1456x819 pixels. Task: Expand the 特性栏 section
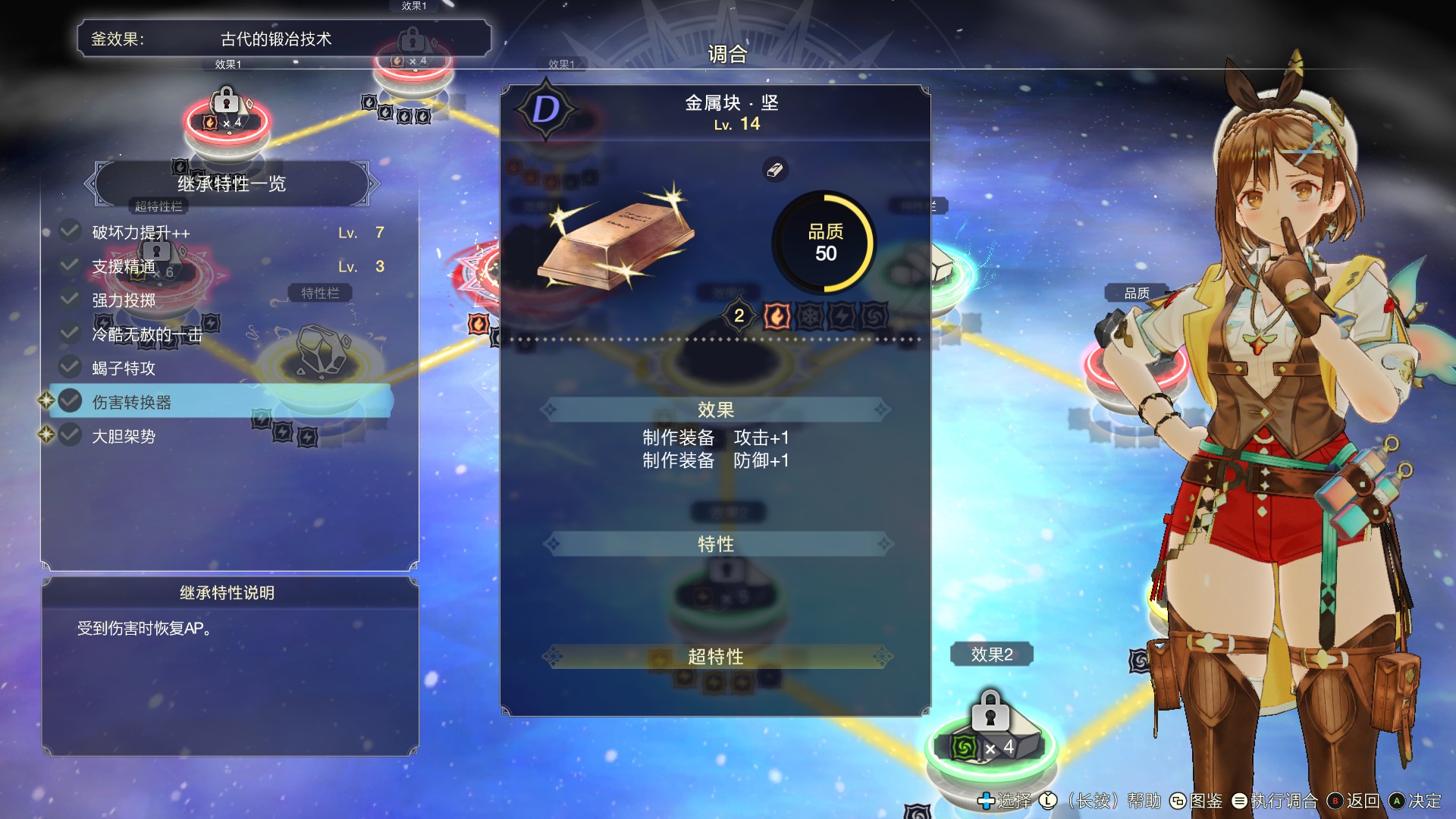tap(318, 293)
